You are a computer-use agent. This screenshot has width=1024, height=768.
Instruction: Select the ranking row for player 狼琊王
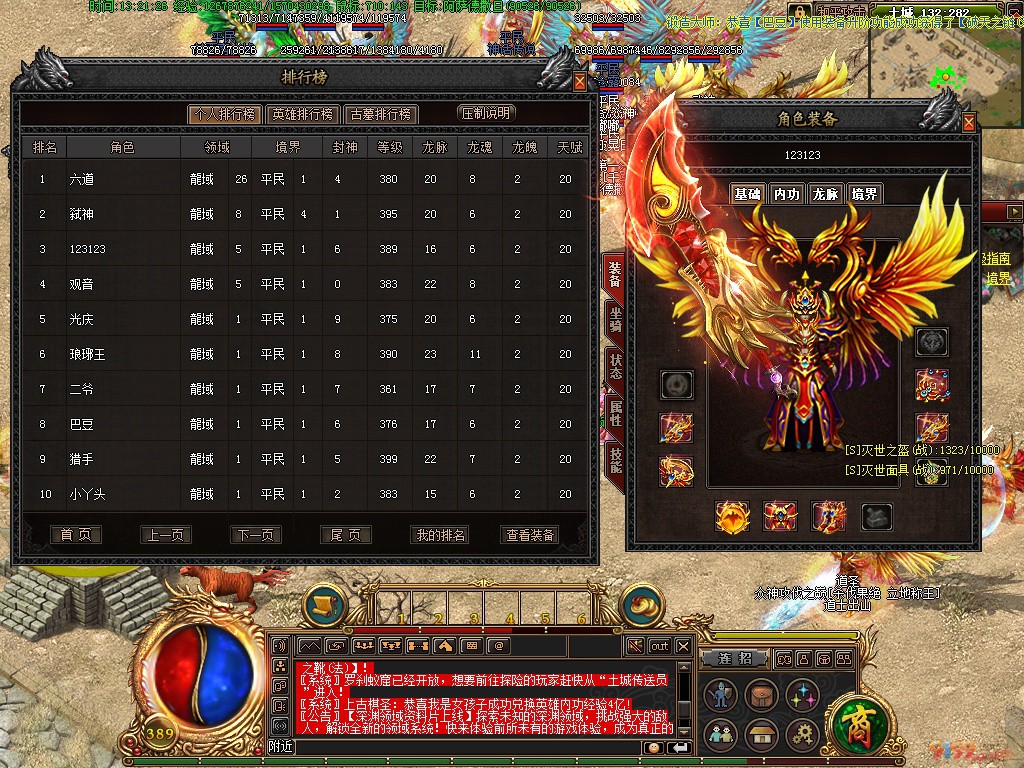300,354
